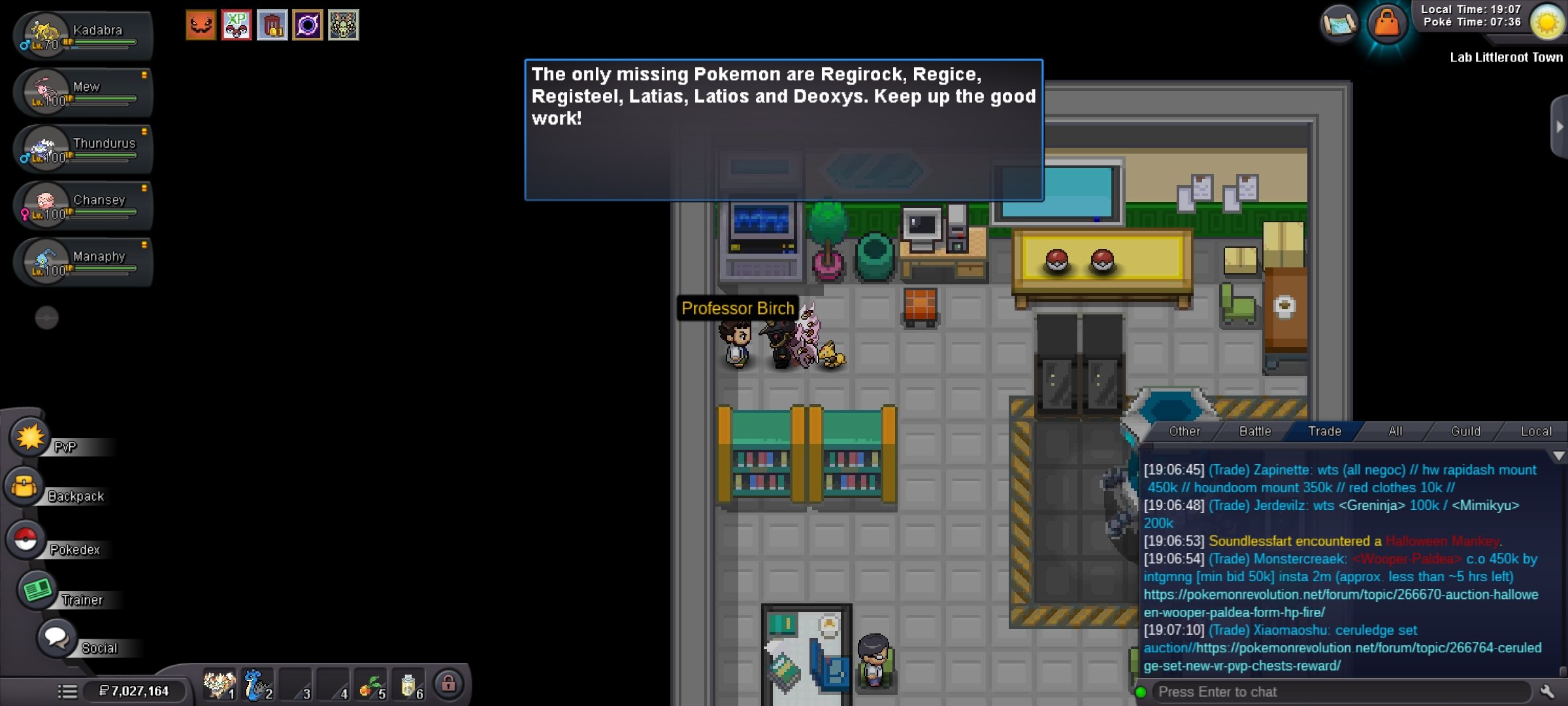Open the Pokedex
Image resolution: width=1568 pixels, height=706 pixels.
pos(26,540)
